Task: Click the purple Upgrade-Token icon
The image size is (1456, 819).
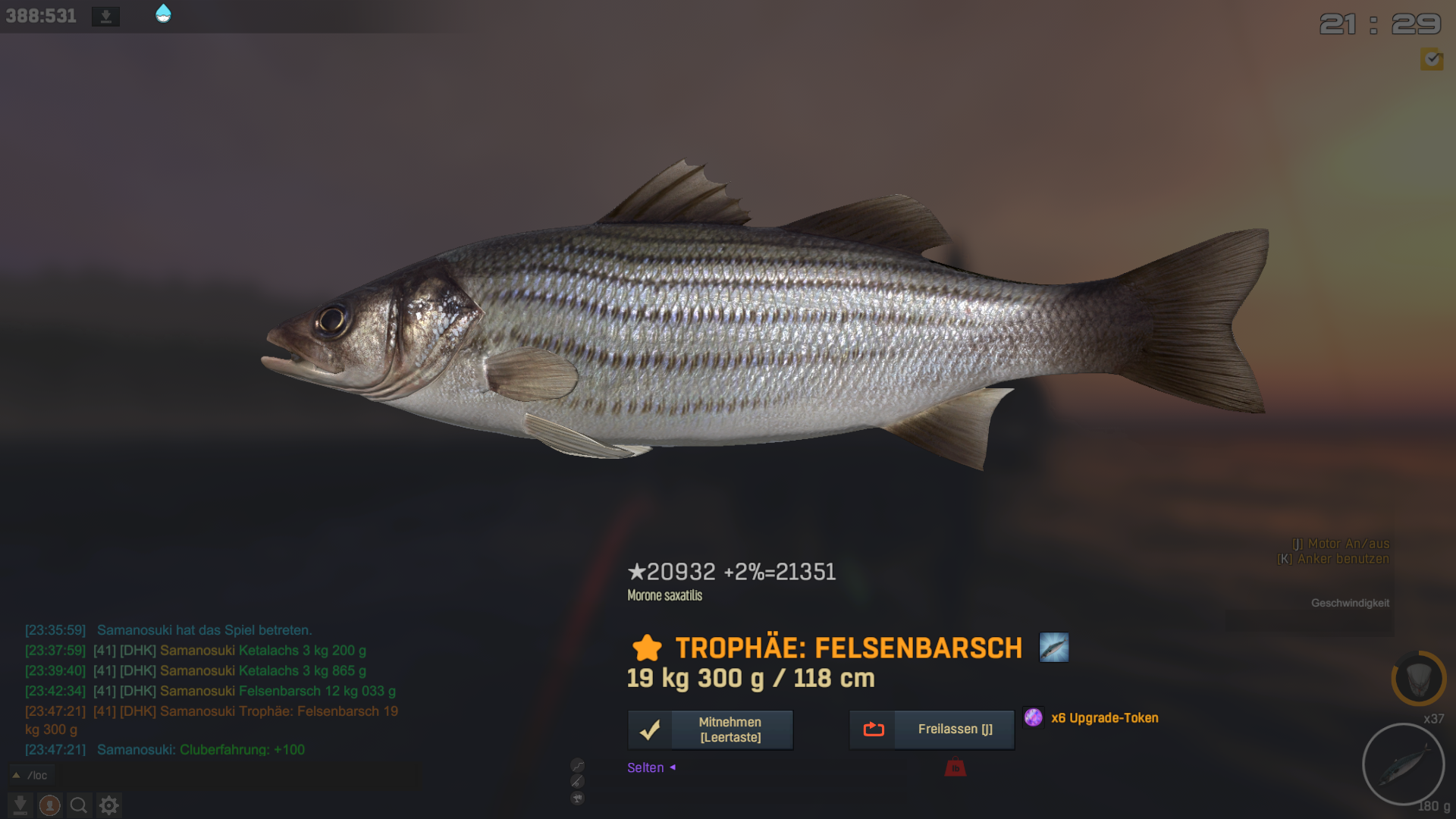Action: coord(1033,717)
